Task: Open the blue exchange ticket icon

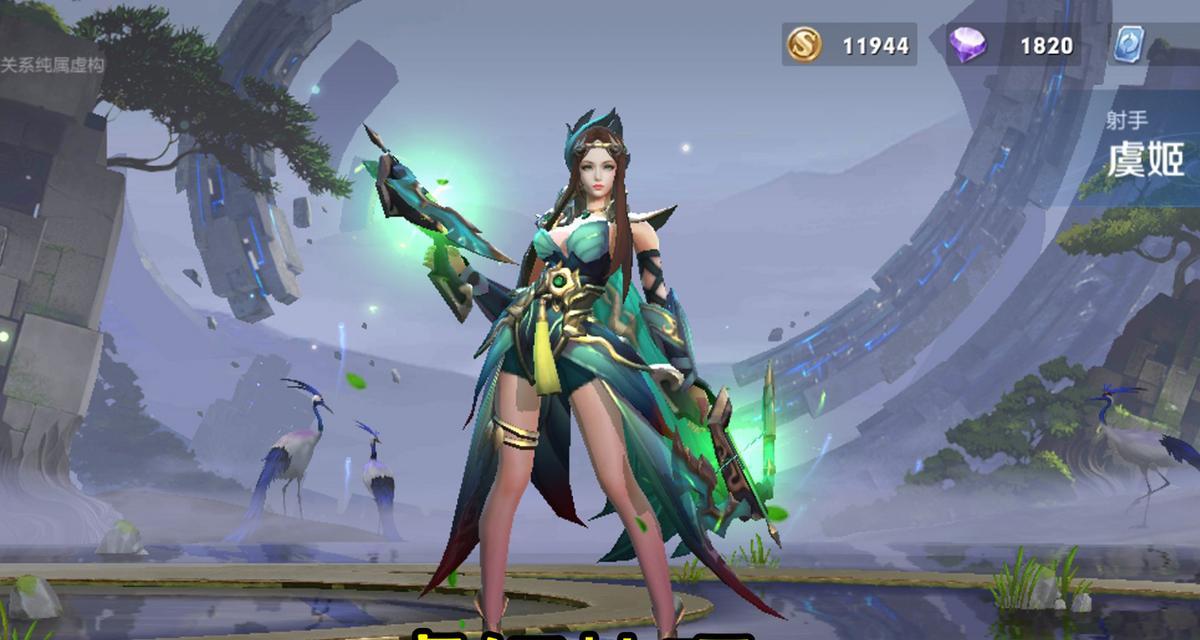Action: [x=1129, y=45]
